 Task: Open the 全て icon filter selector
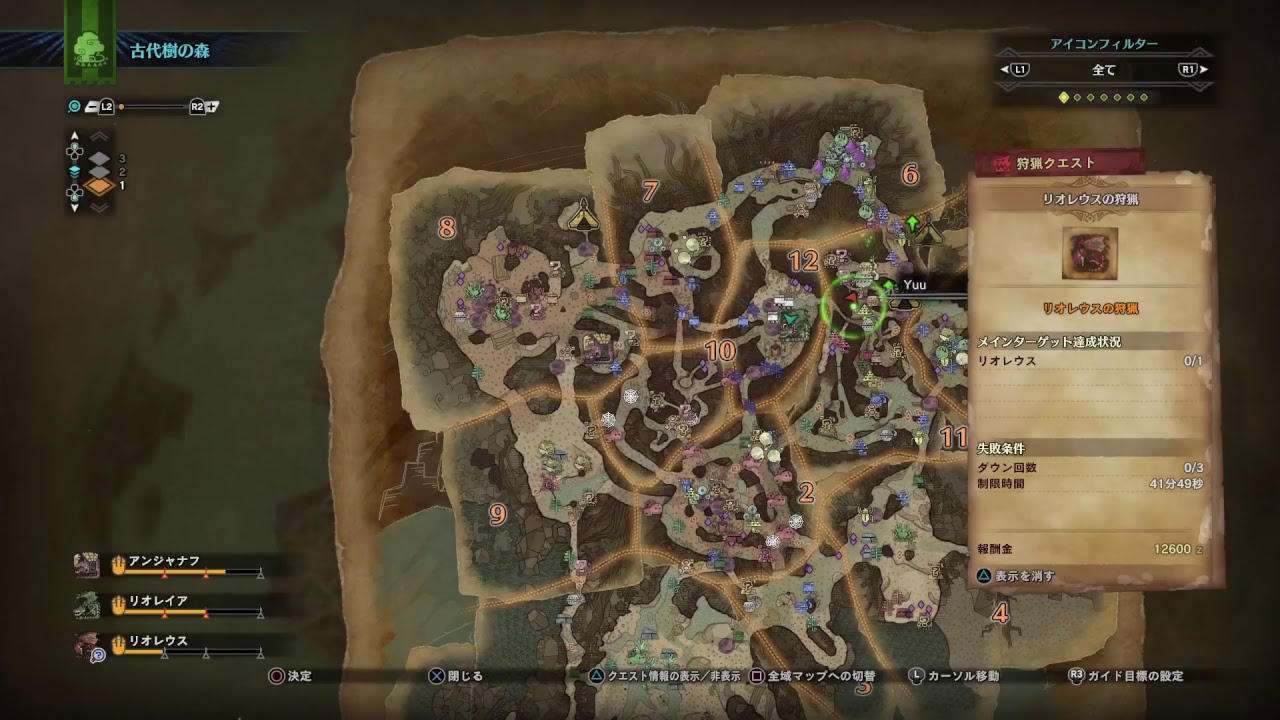pos(1104,70)
